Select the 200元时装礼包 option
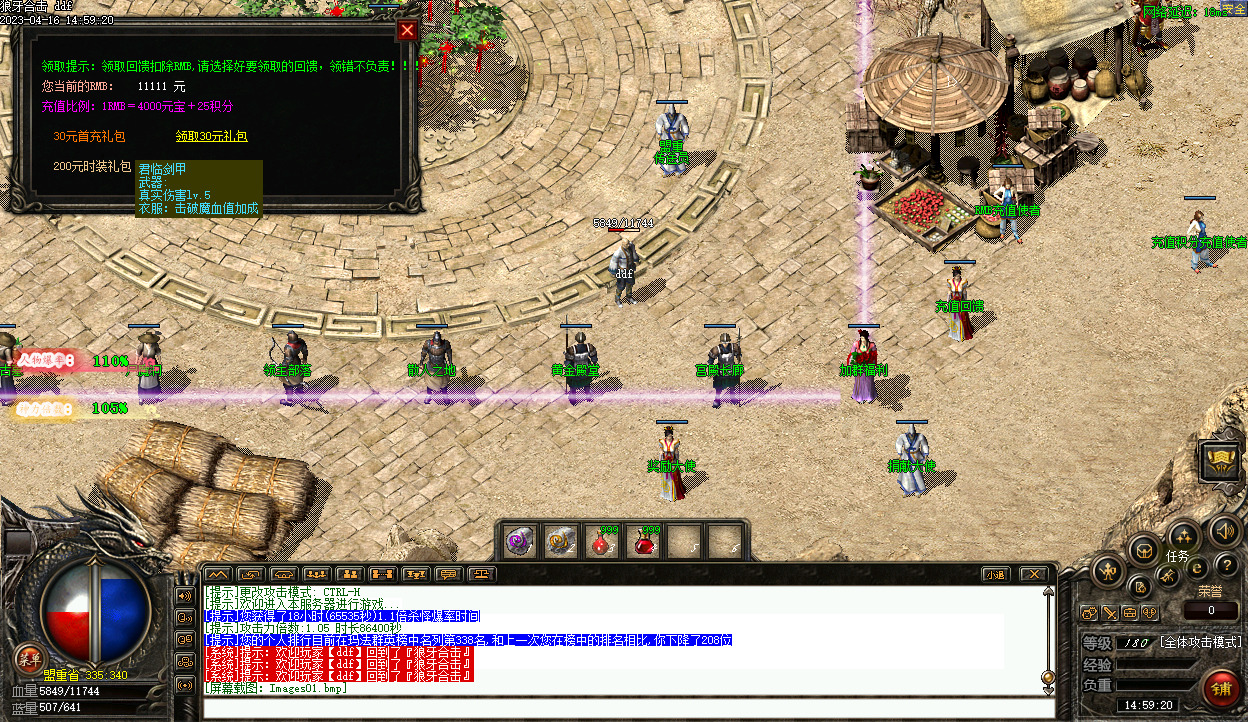This screenshot has width=1248, height=722. coord(92,166)
